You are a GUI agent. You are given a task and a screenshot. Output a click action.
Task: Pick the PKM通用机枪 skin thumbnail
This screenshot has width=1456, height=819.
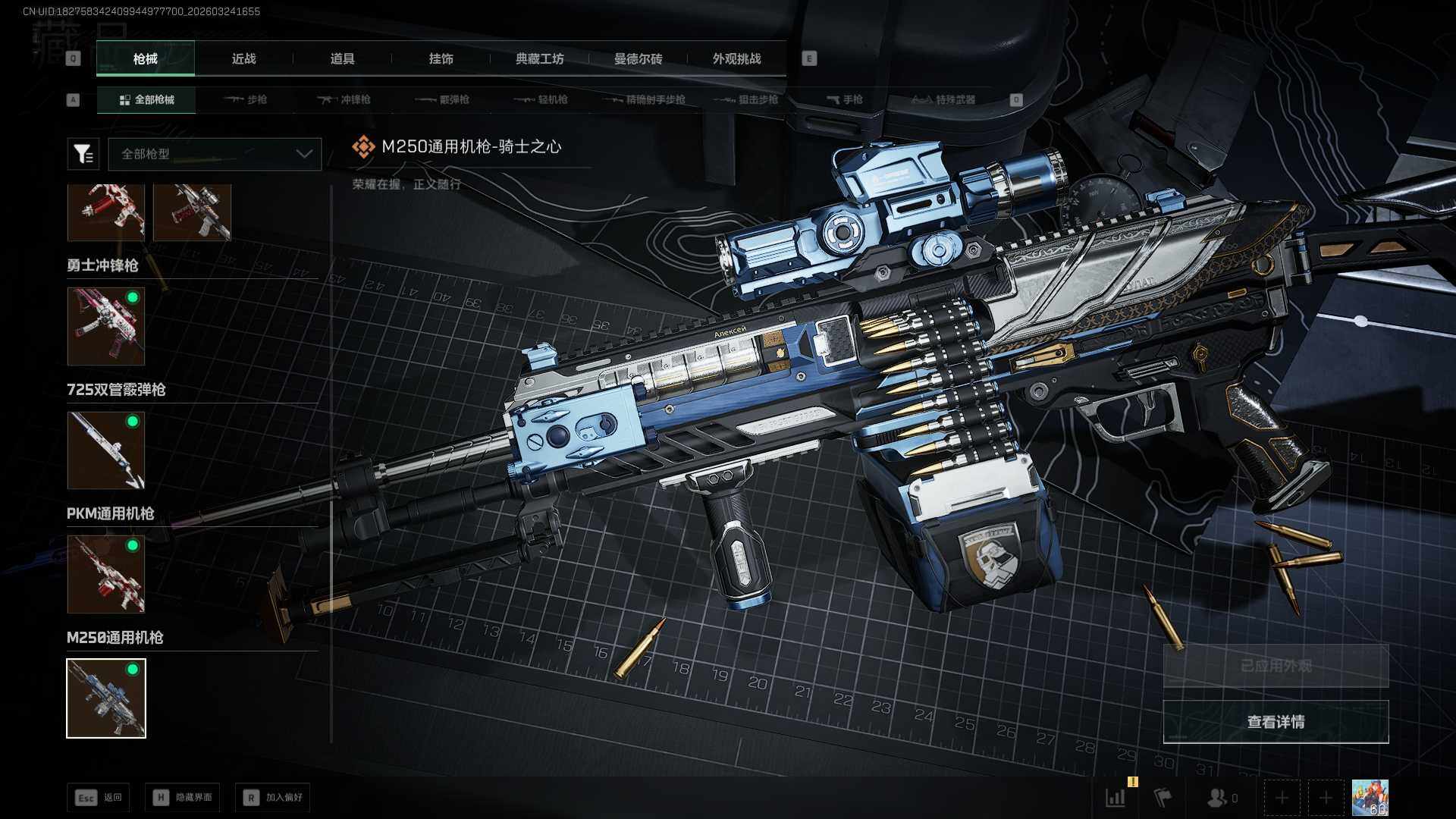(106, 574)
